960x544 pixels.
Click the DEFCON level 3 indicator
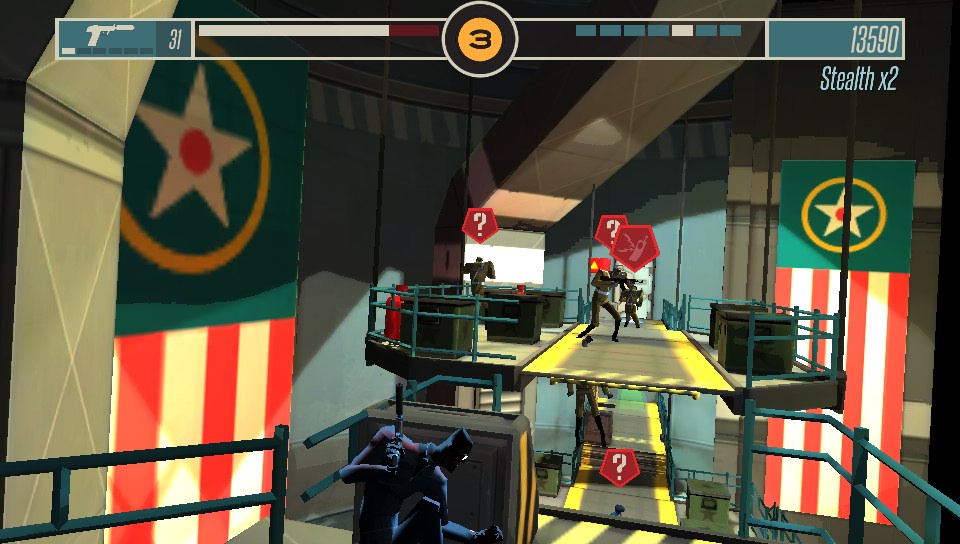pyautogui.click(x=479, y=40)
